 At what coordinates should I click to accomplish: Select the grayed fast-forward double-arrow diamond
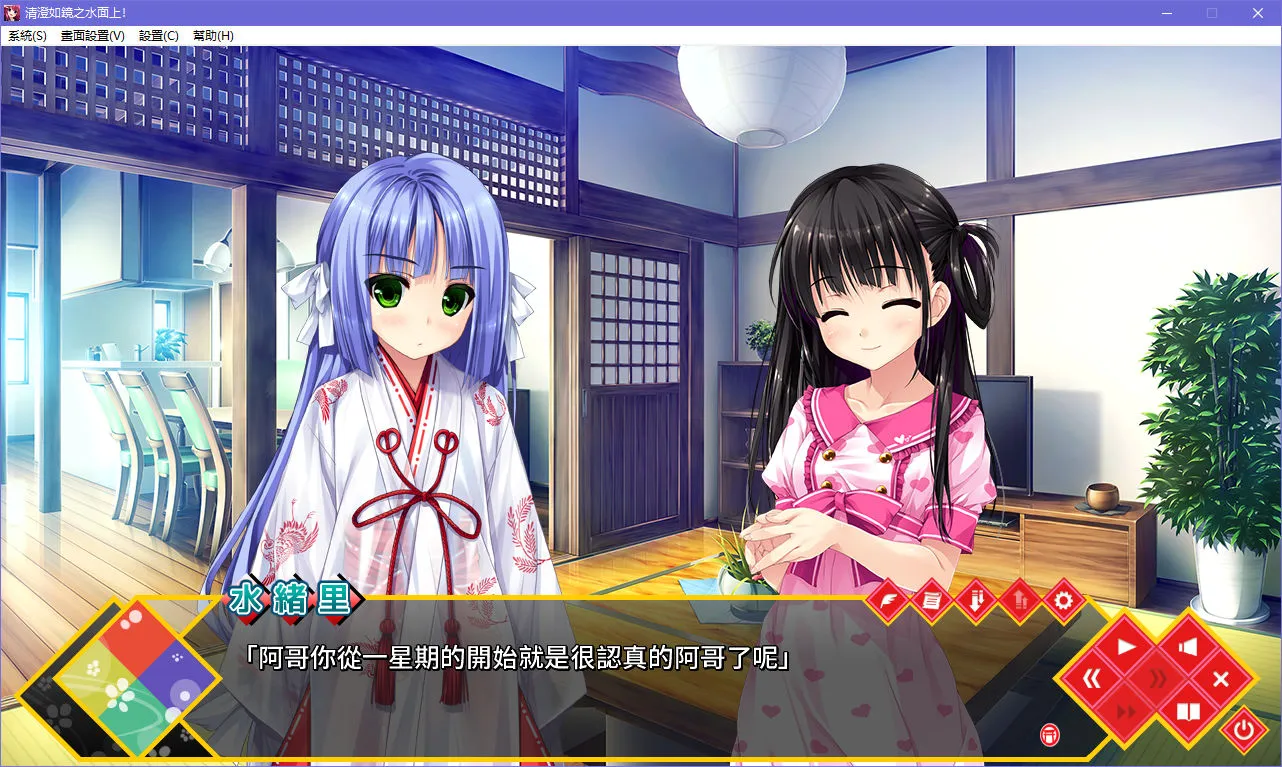[1126, 712]
